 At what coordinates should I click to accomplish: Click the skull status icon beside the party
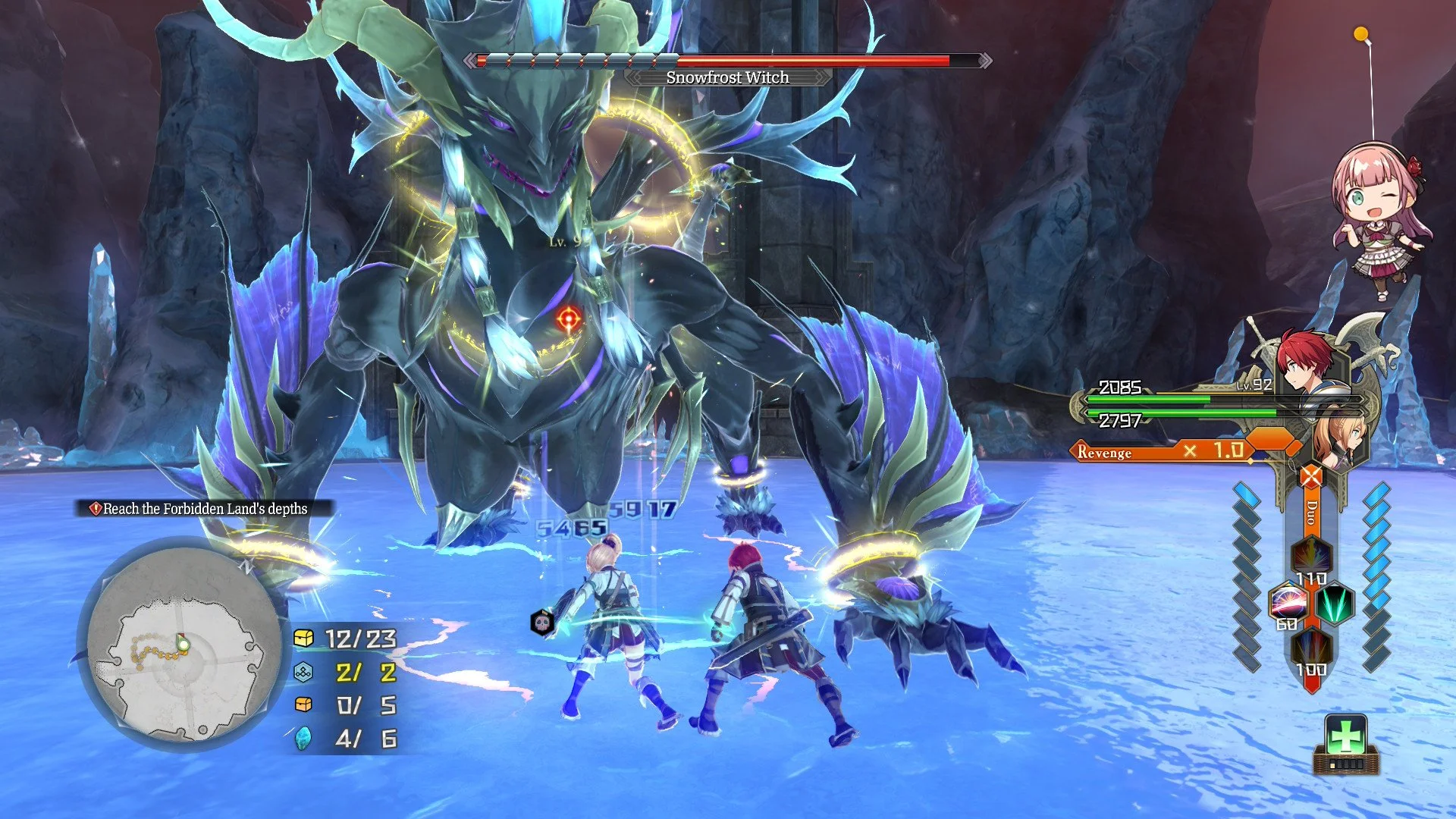(x=541, y=623)
